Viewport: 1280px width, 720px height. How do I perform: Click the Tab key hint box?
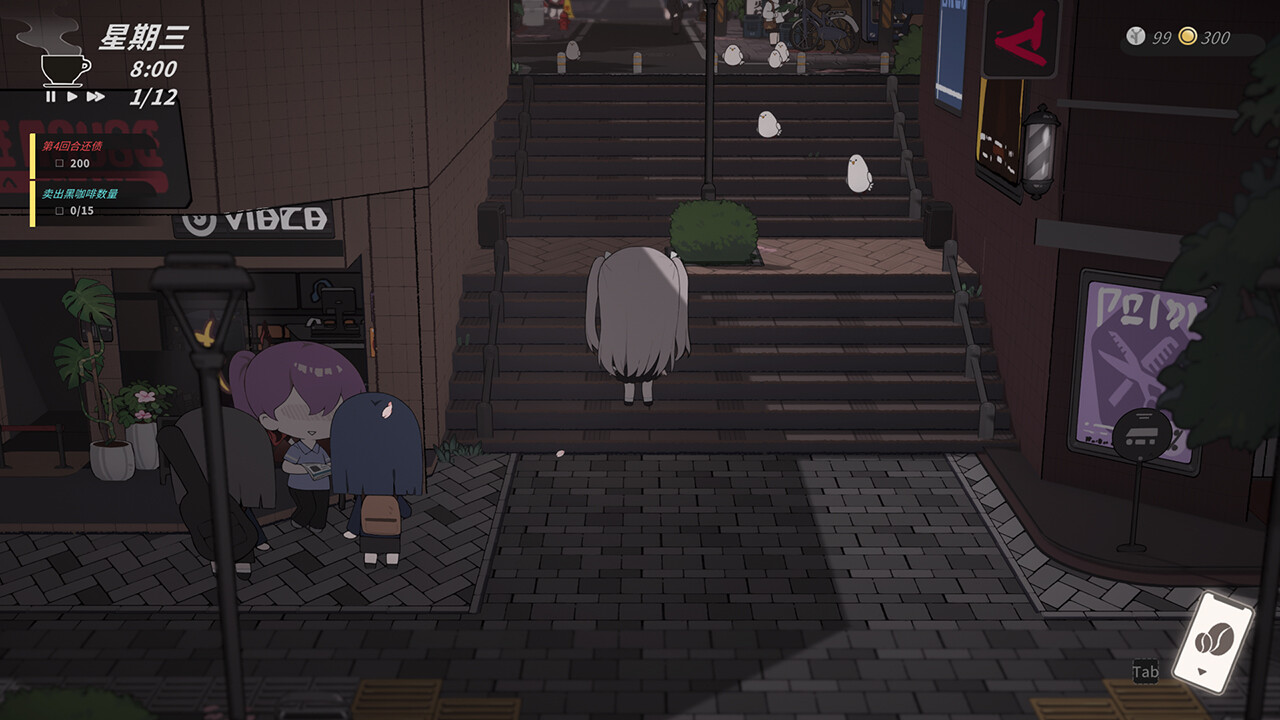pyautogui.click(x=1146, y=673)
